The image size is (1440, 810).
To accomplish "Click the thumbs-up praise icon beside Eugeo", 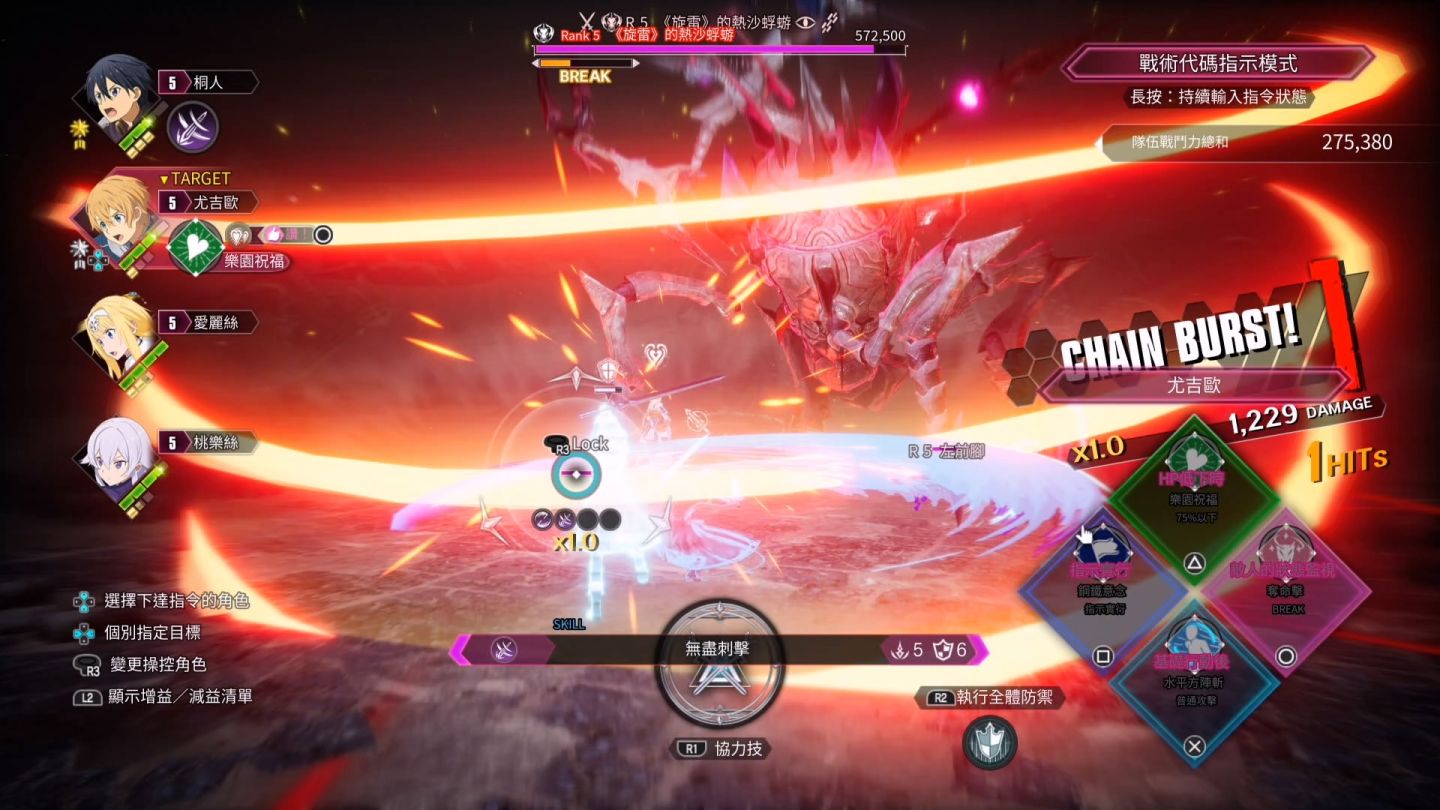I will [x=272, y=235].
